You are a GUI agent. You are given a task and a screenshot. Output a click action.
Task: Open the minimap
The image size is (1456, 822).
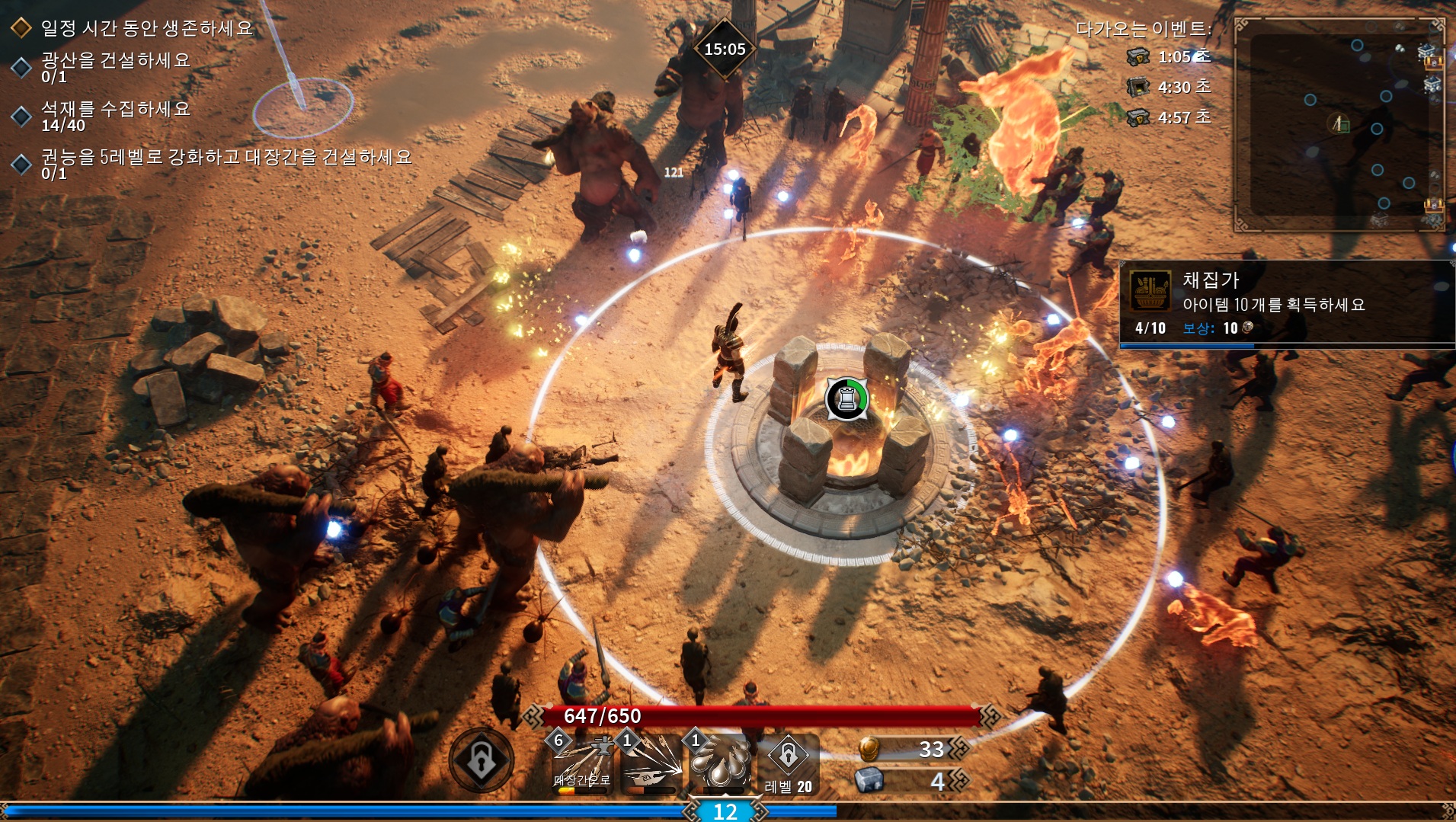(1339, 125)
